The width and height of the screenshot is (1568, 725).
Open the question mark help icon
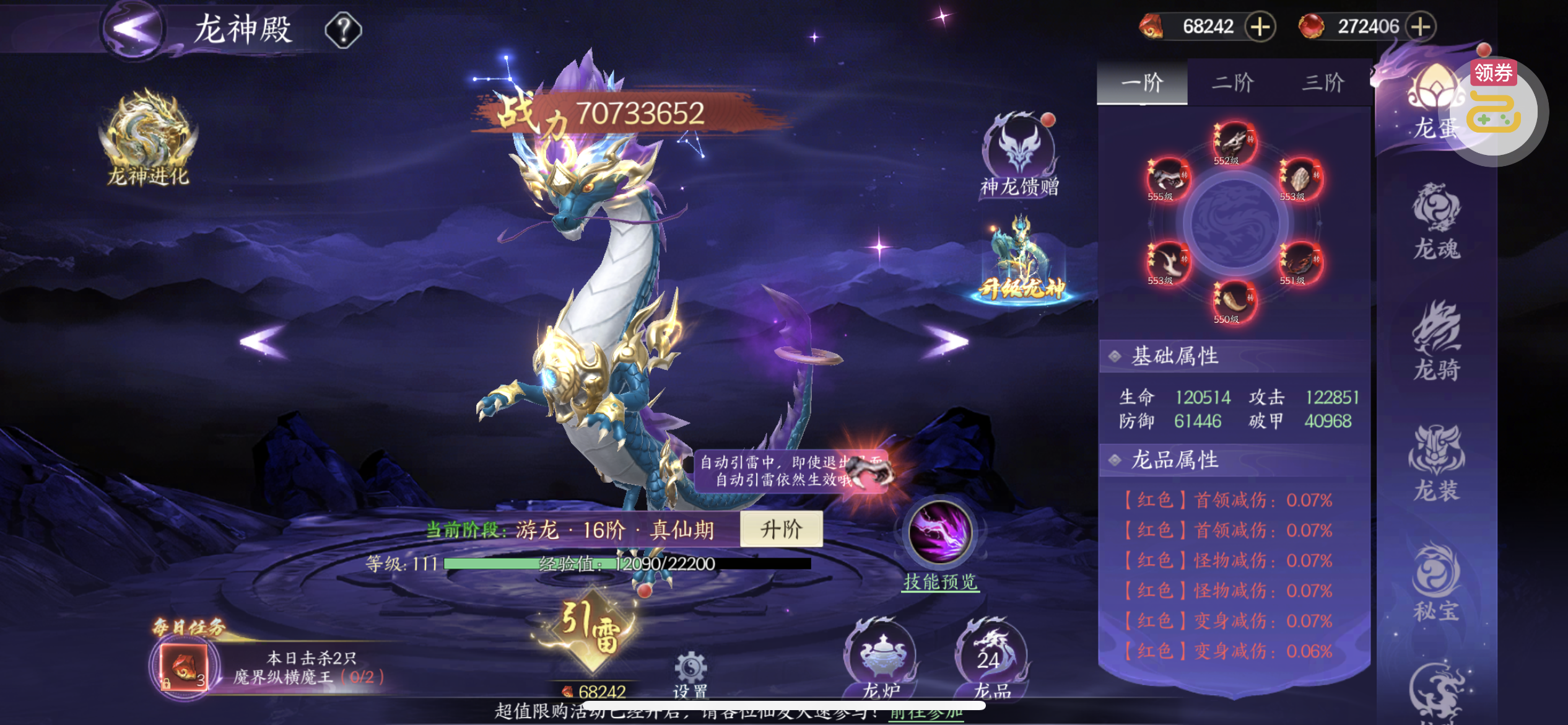pyautogui.click(x=343, y=30)
